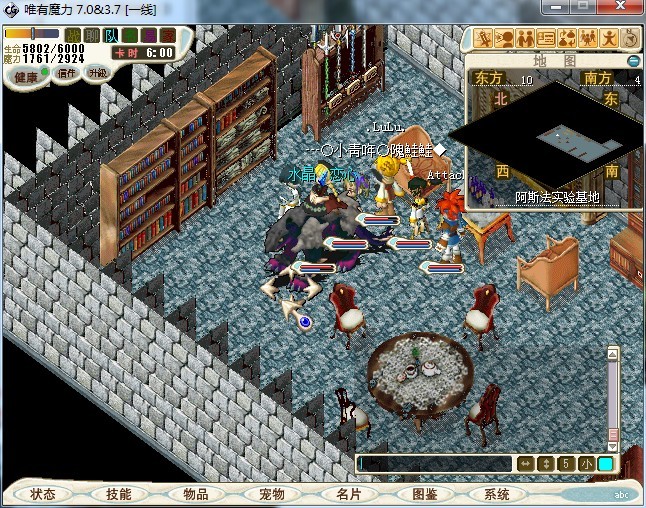Open the 图鉴 album menu
Screen dimensions: 646x508
point(423,494)
